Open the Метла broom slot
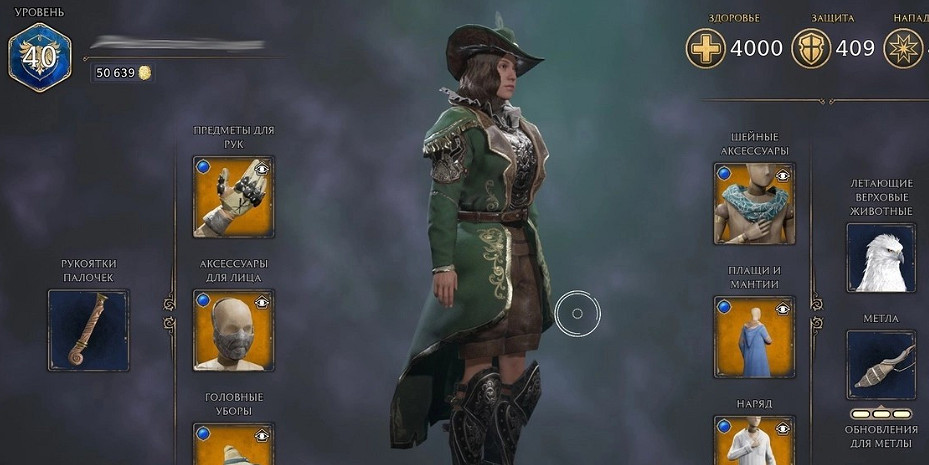 tap(881, 365)
